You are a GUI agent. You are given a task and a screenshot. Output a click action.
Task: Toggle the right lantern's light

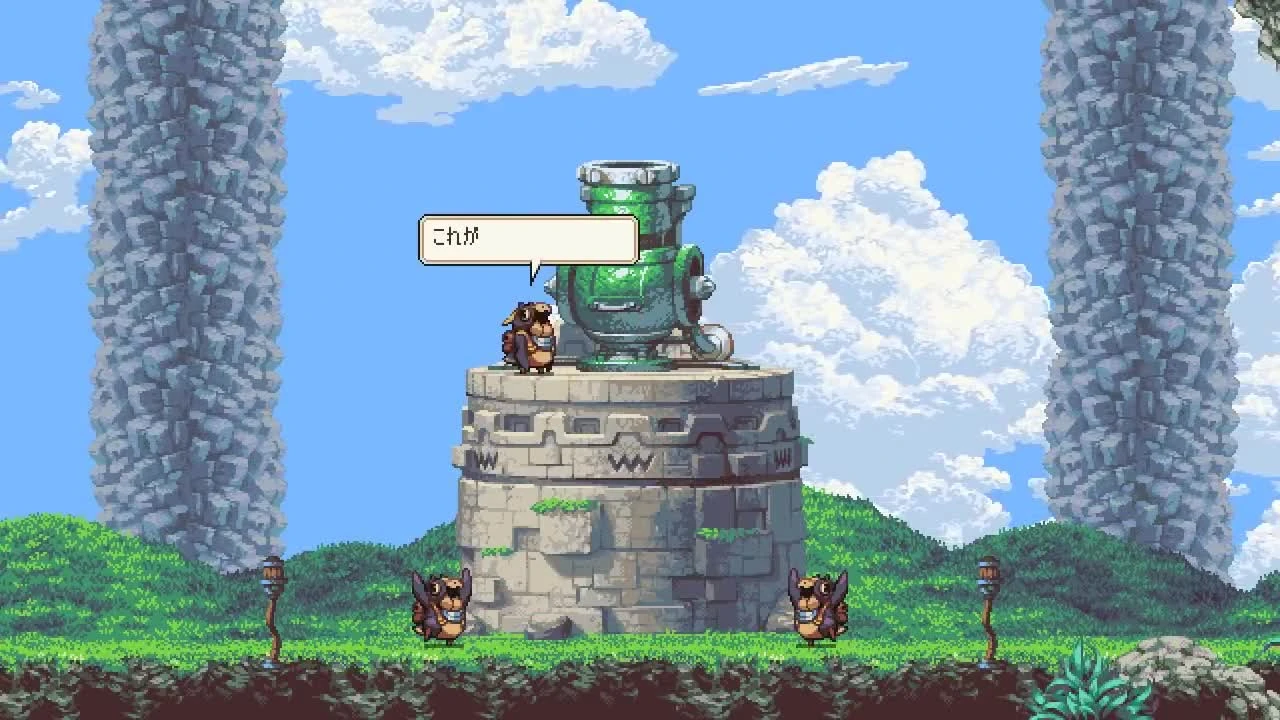coord(988,573)
